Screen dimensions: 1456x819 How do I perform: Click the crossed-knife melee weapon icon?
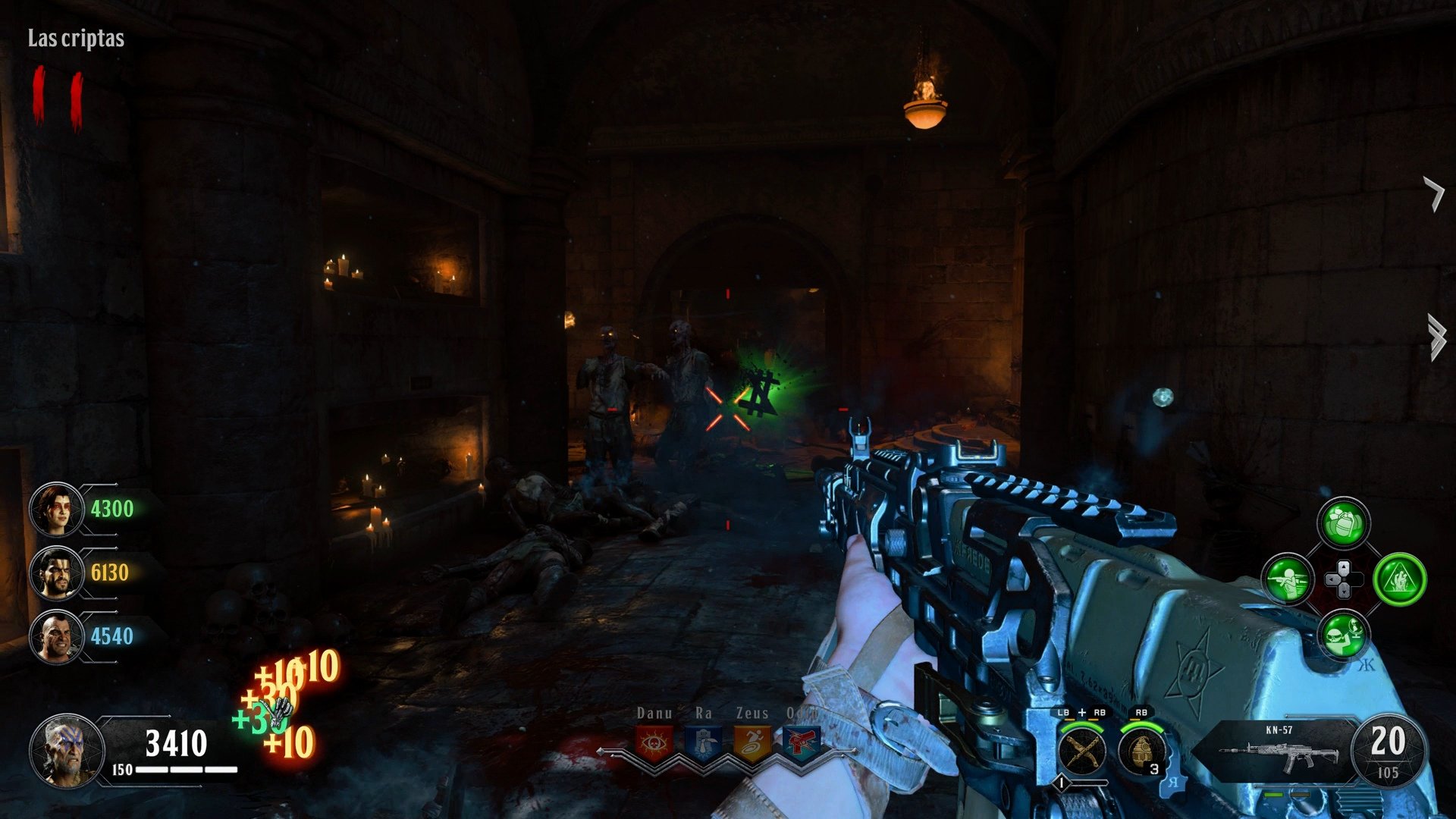click(1080, 752)
